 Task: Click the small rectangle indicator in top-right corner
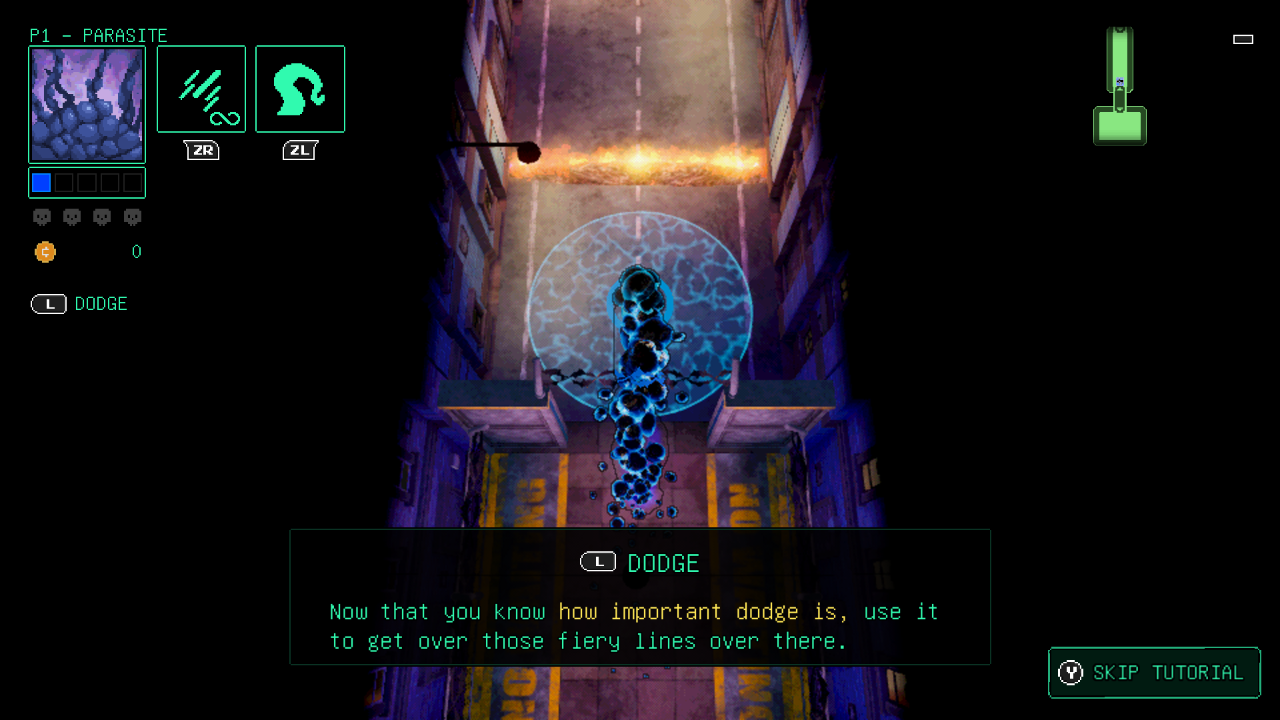pos(1243,39)
